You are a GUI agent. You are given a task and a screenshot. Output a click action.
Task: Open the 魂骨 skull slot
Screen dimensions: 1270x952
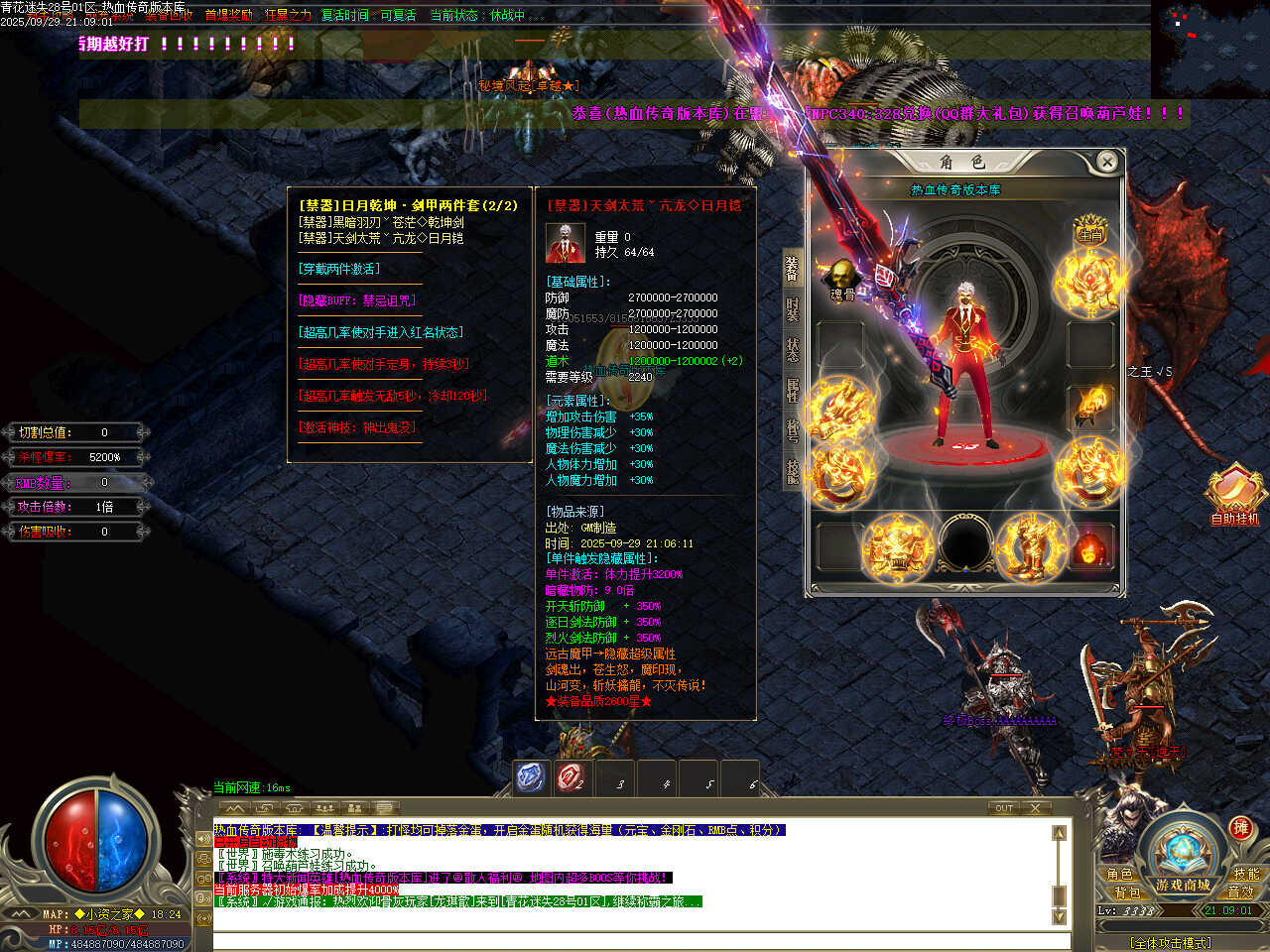pos(842,279)
